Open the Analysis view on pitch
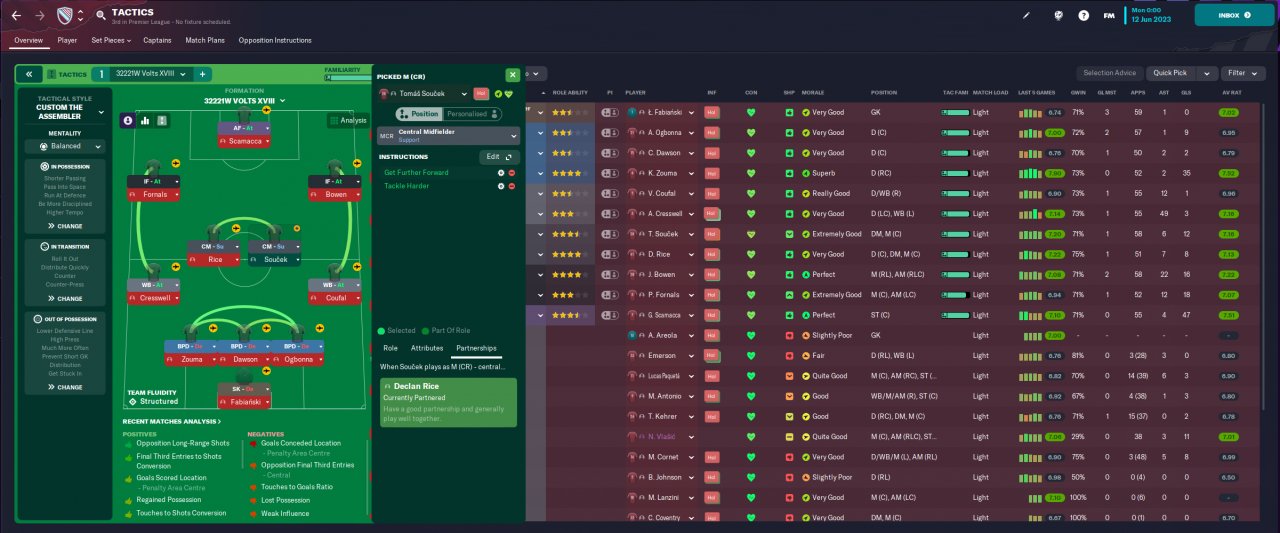This screenshot has width=1280, height=533. tap(348, 120)
